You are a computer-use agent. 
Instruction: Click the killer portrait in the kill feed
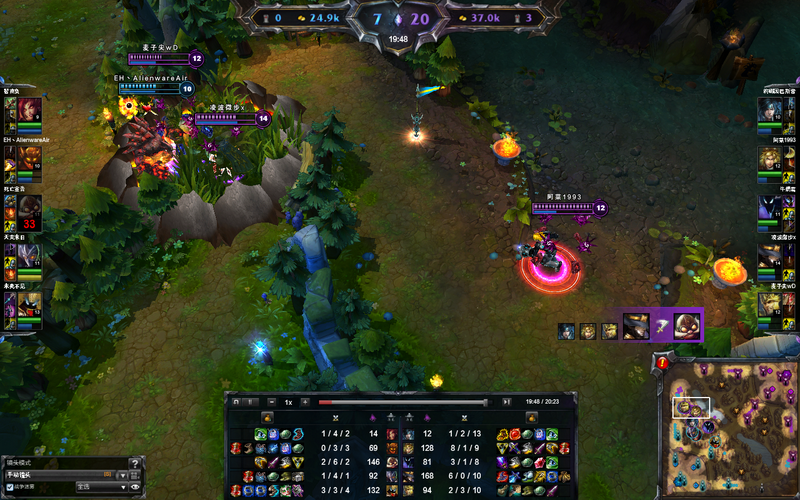pos(638,325)
